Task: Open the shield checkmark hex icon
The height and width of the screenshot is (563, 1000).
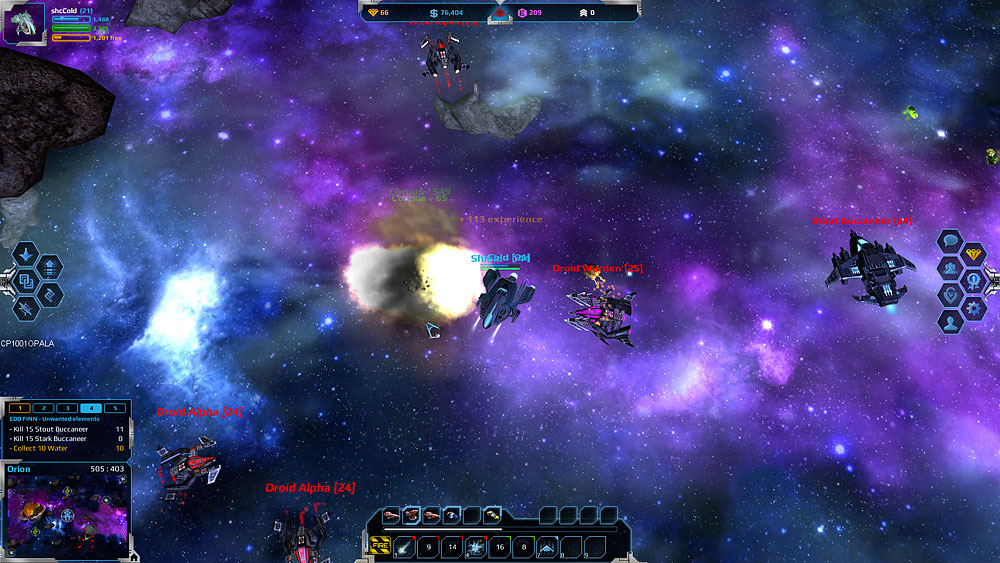Action: (950, 296)
